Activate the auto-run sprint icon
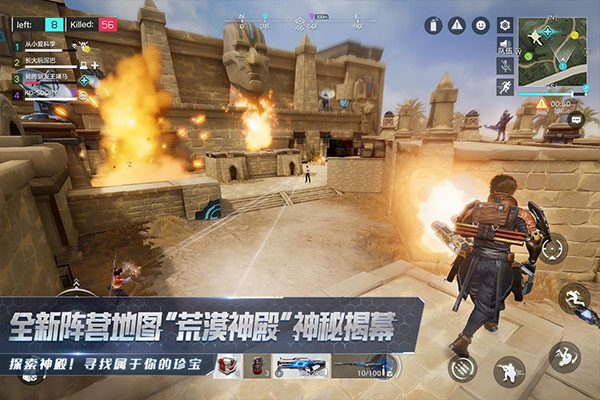The image size is (600, 400). pos(505,87)
